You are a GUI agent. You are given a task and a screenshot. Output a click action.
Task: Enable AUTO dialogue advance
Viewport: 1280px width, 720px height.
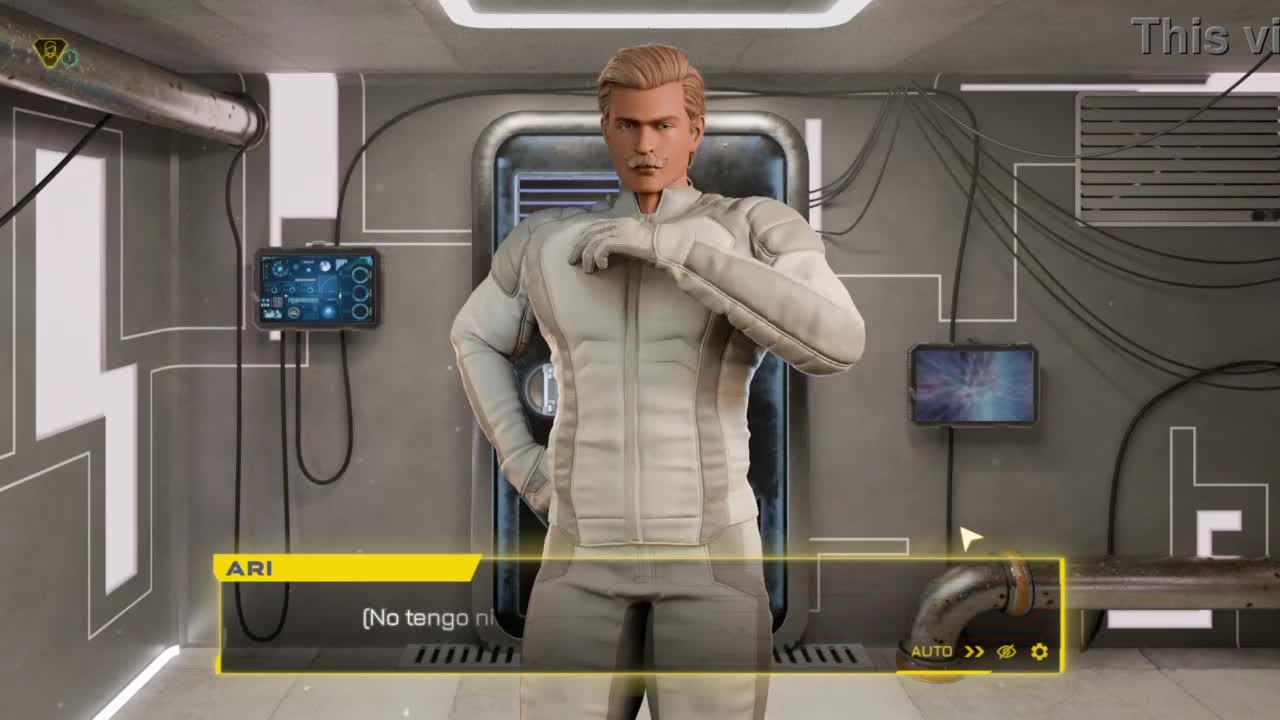(x=931, y=652)
